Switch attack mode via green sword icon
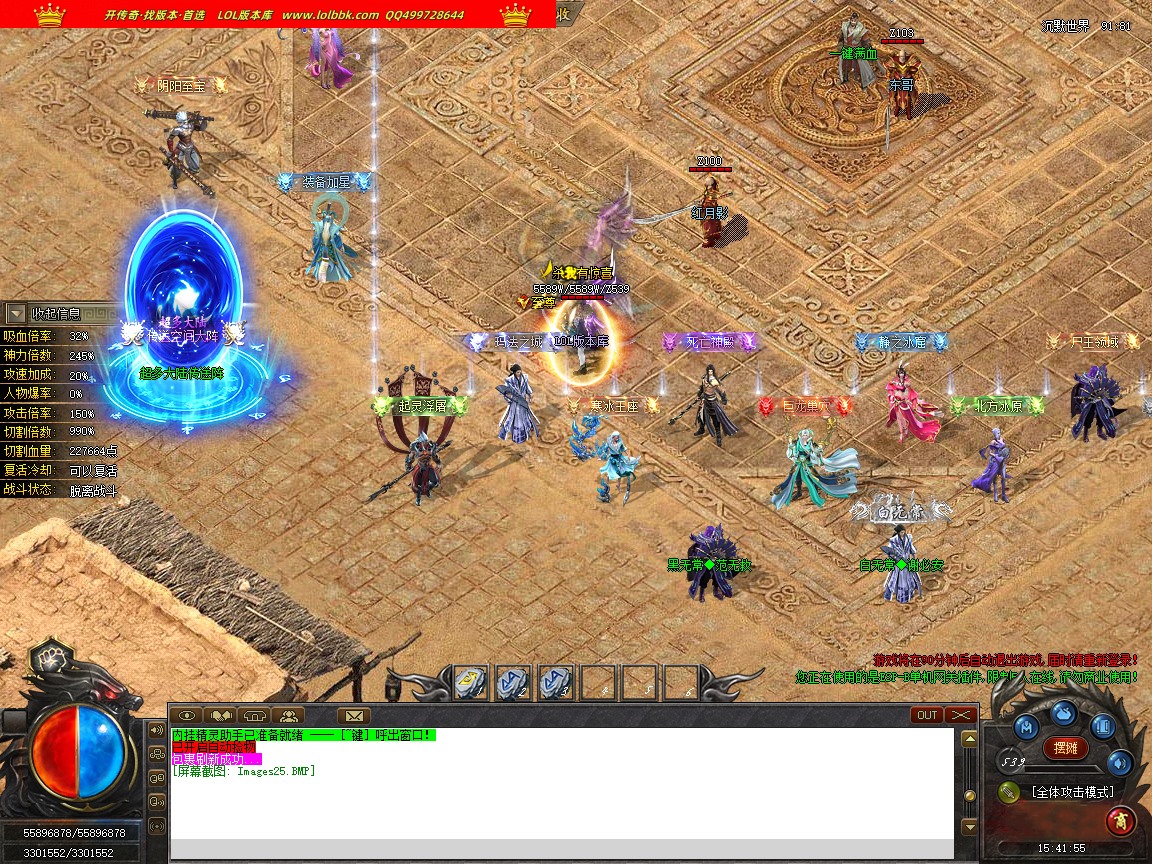This screenshot has width=1152, height=864. (x=1009, y=792)
